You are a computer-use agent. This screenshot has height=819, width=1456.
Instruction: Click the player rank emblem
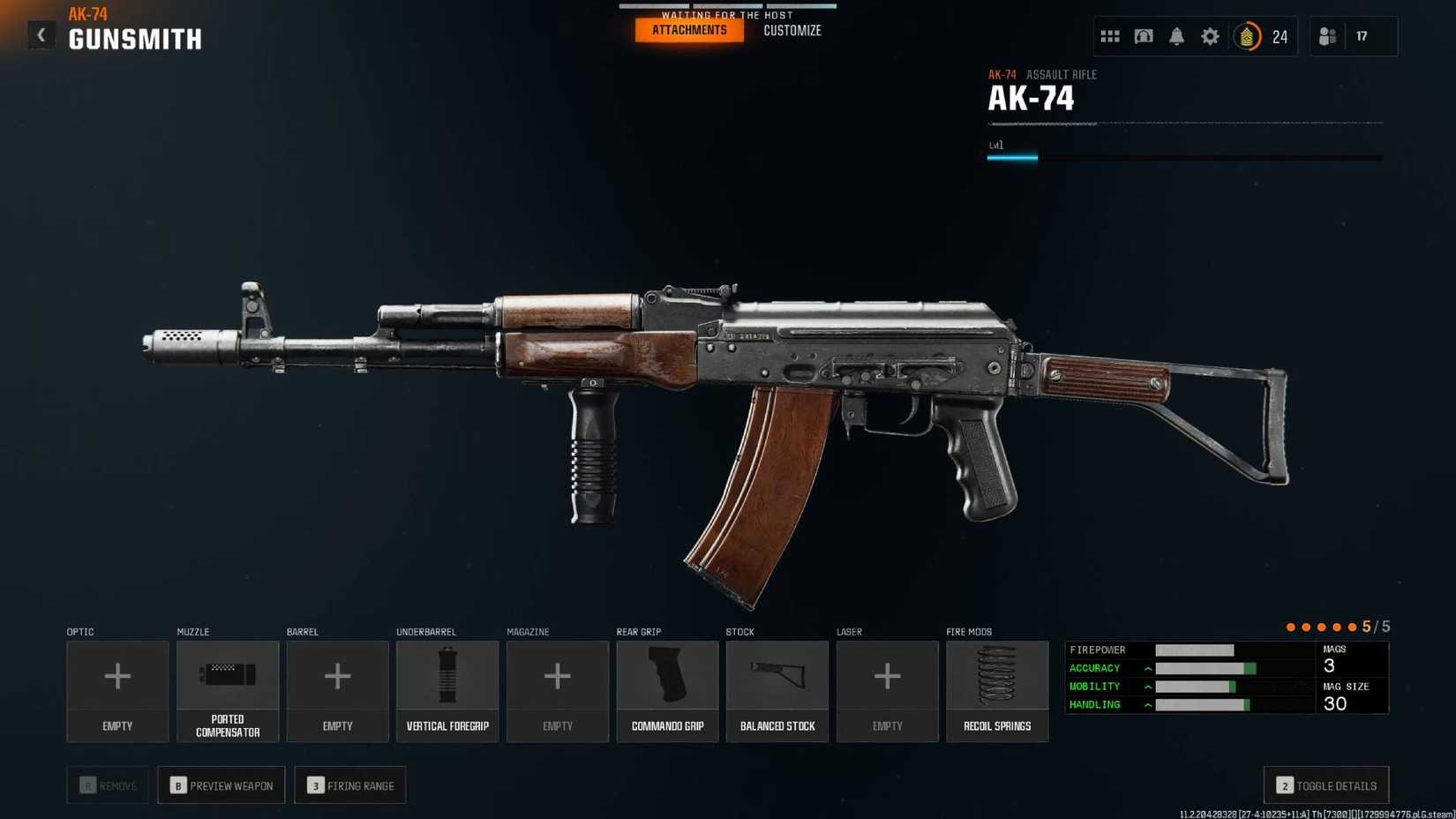pyautogui.click(x=1247, y=36)
